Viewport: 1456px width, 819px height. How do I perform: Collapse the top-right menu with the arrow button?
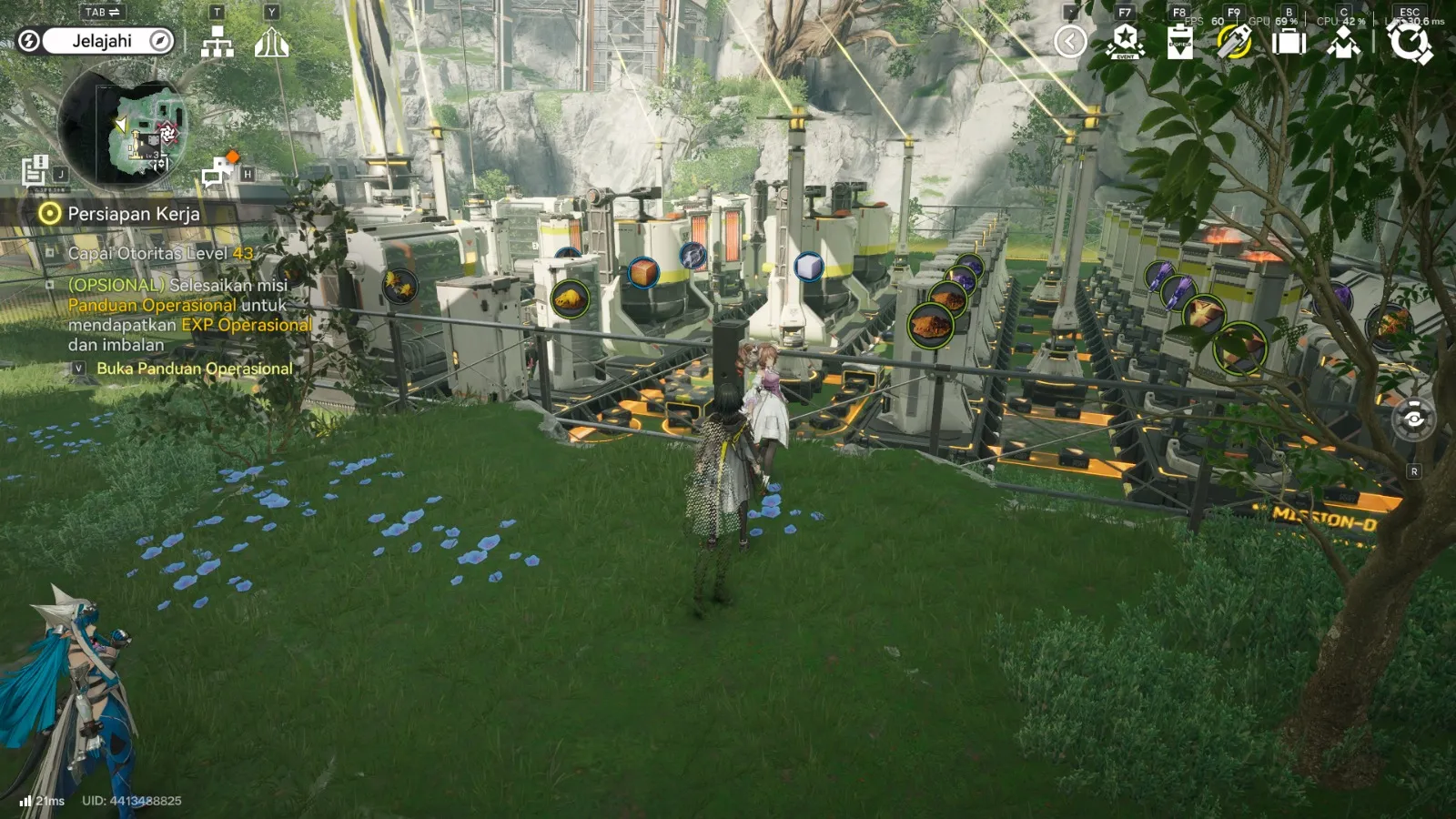coord(1070,42)
